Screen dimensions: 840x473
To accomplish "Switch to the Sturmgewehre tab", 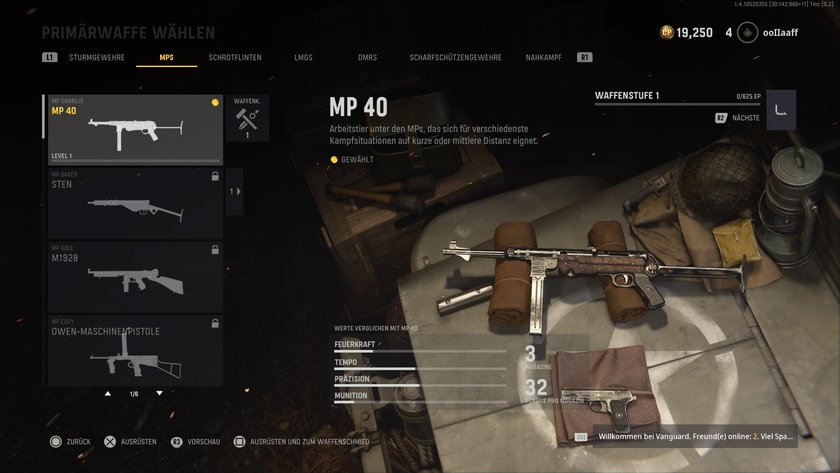I will [x=97, y=58].
